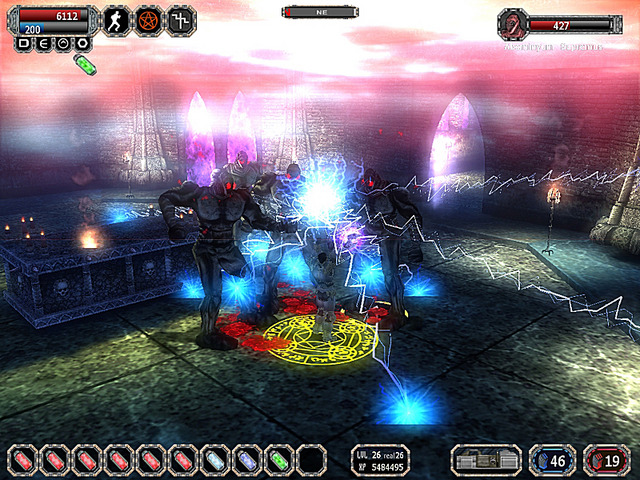640x480 pixels.
Task: Select the red pentagram spell icon
Action: (149, 19)
